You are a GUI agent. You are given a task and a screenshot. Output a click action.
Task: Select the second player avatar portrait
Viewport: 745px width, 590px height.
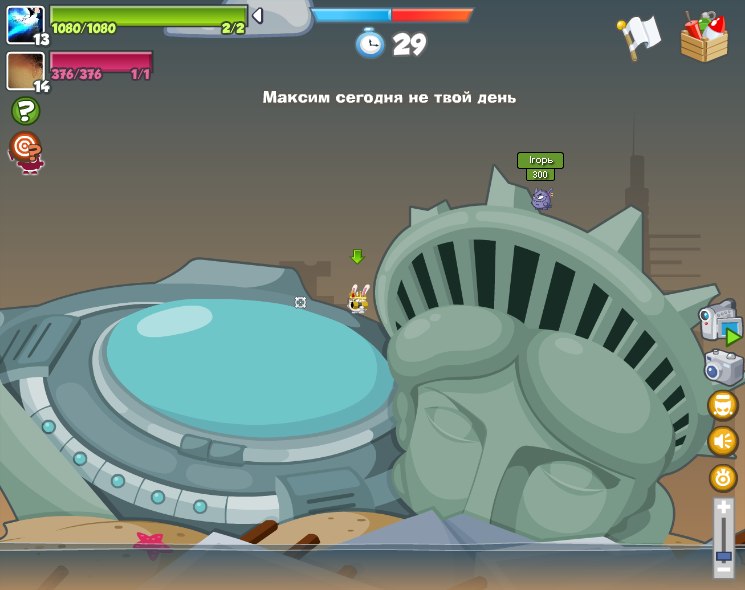pyautogui.click(x=24, y=71)
